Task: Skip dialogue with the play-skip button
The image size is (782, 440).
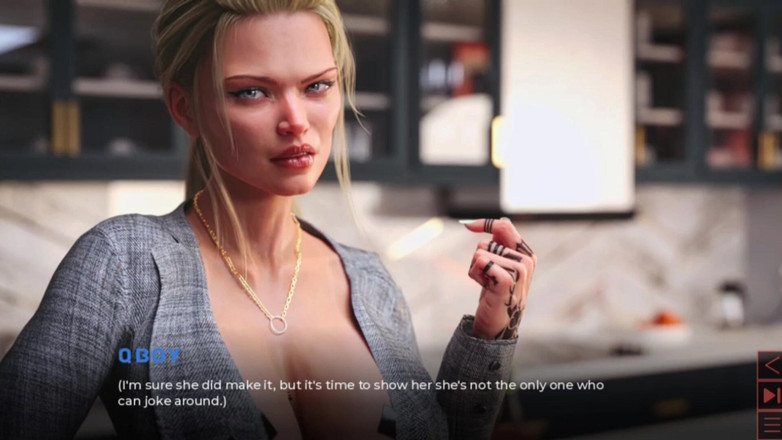Action: coord(770,395)
